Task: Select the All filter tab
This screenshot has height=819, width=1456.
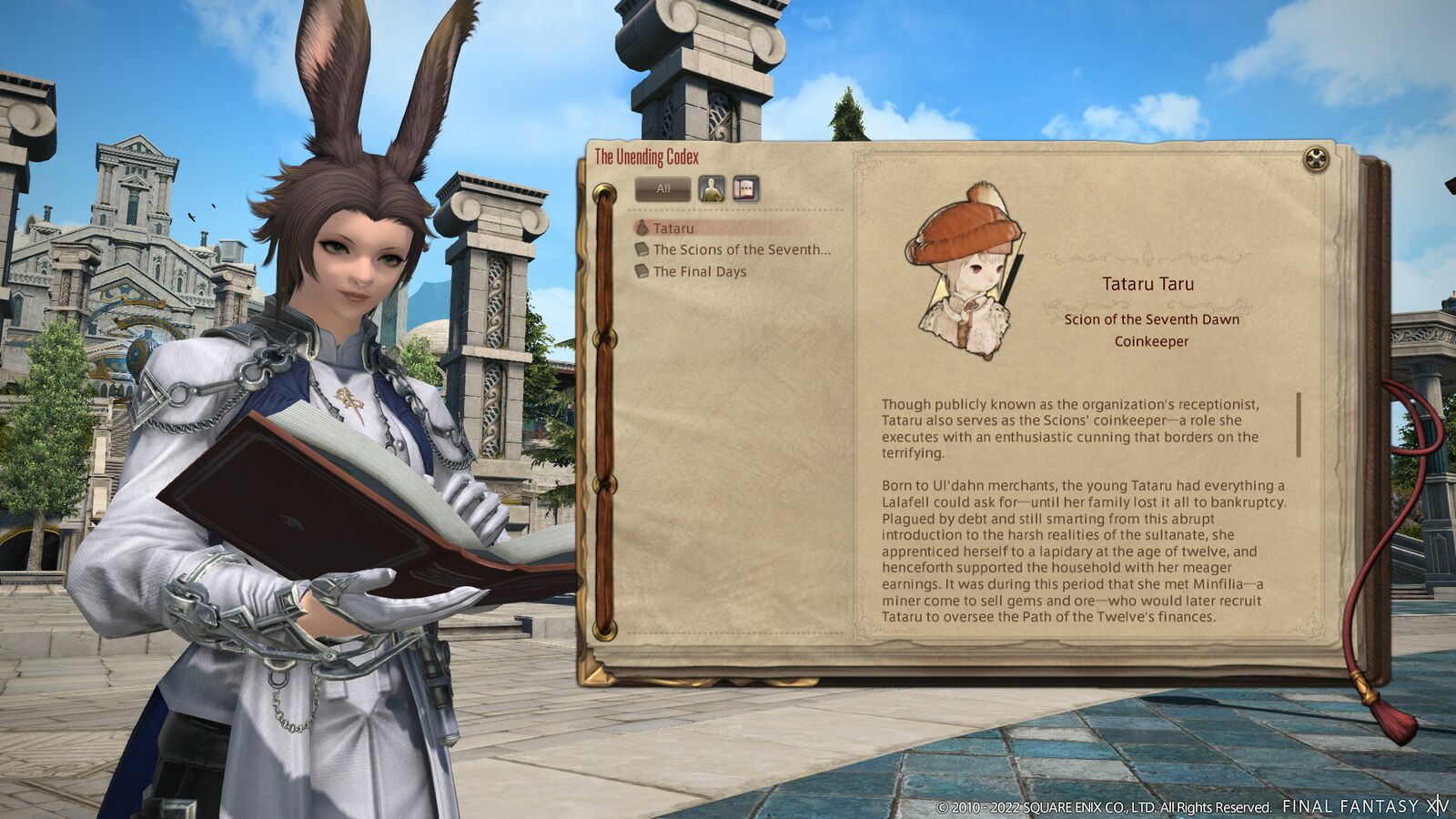Action: tap(662, 189)
